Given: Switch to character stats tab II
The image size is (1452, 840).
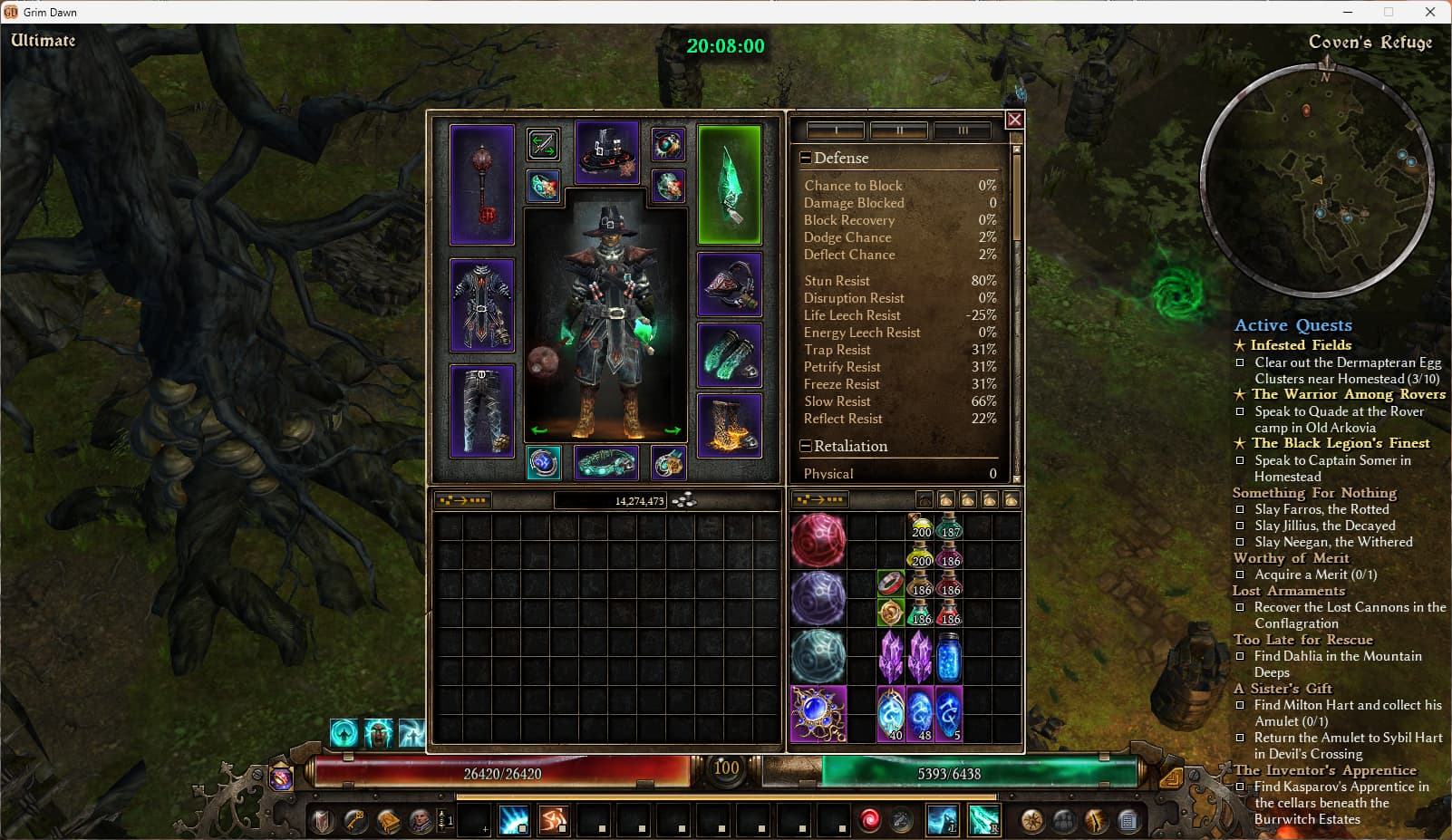Looking at the screenshot, I should tap(898, 131).
